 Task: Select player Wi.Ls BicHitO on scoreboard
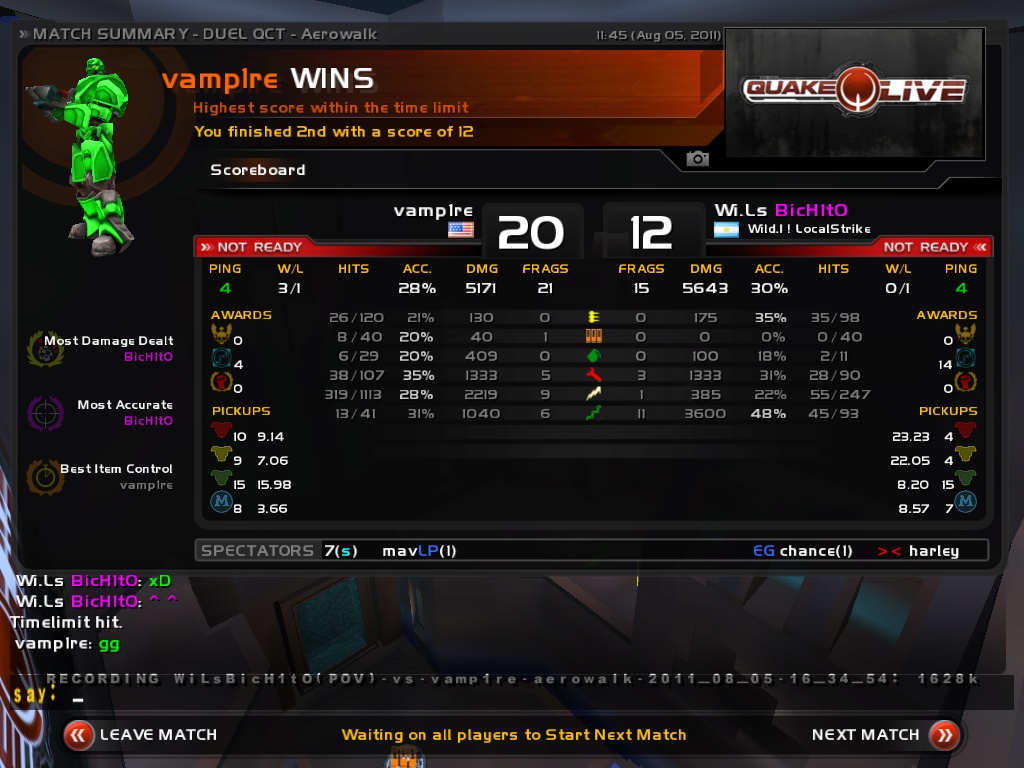point(780,210)
